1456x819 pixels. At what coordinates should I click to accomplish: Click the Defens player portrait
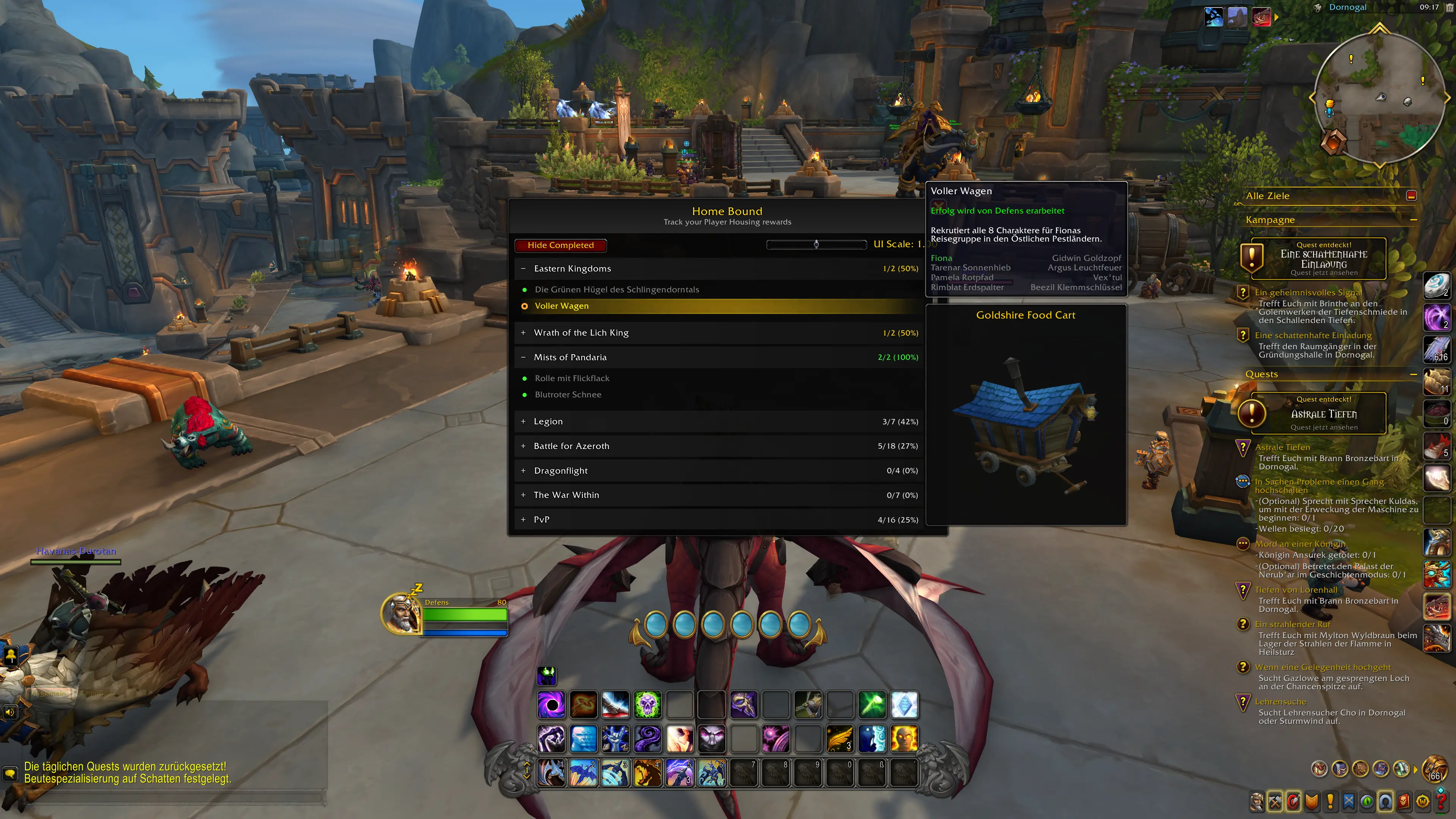[401, 614]
